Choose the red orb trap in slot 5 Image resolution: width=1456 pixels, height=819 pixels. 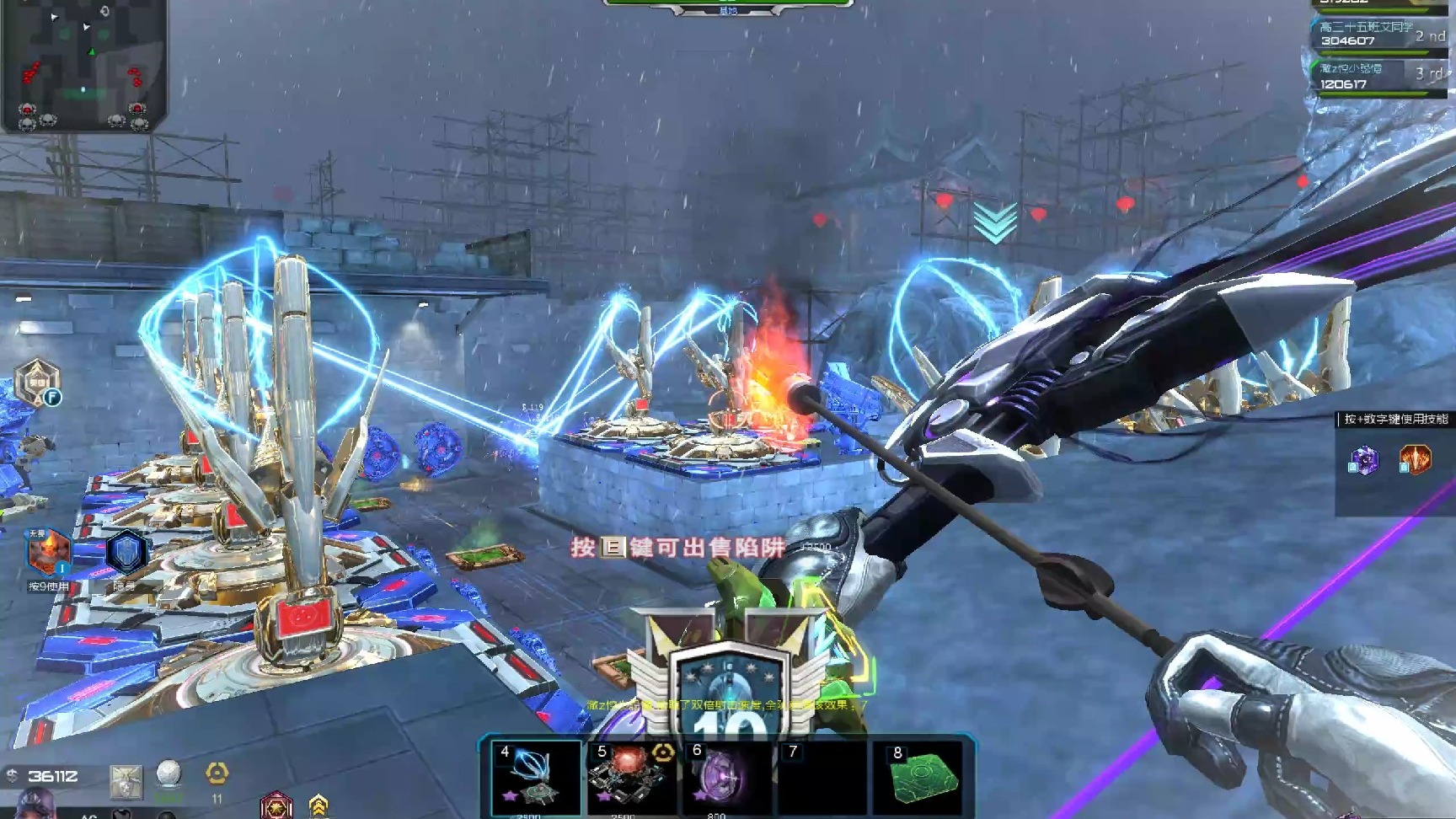[632, 778]
